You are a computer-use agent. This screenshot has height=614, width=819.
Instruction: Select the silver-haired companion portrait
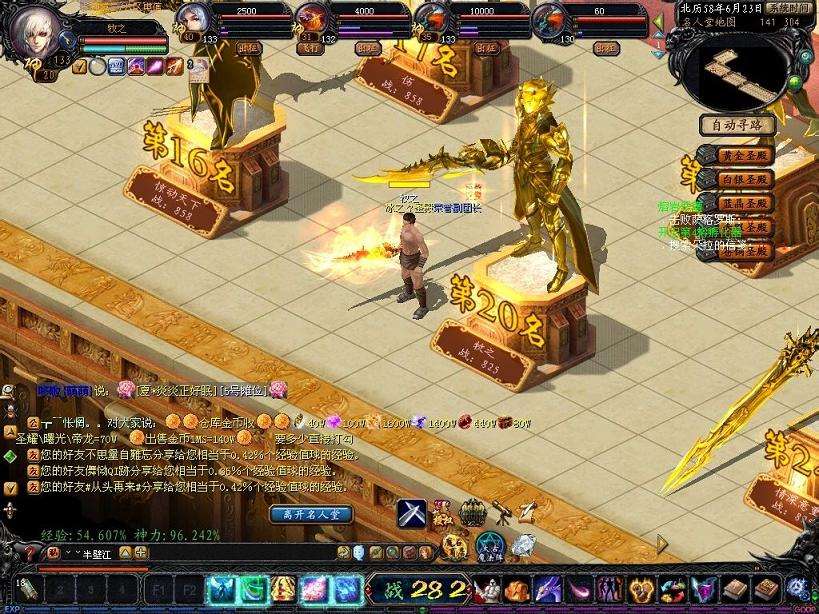pyautogui.click(x=193, y=19)
